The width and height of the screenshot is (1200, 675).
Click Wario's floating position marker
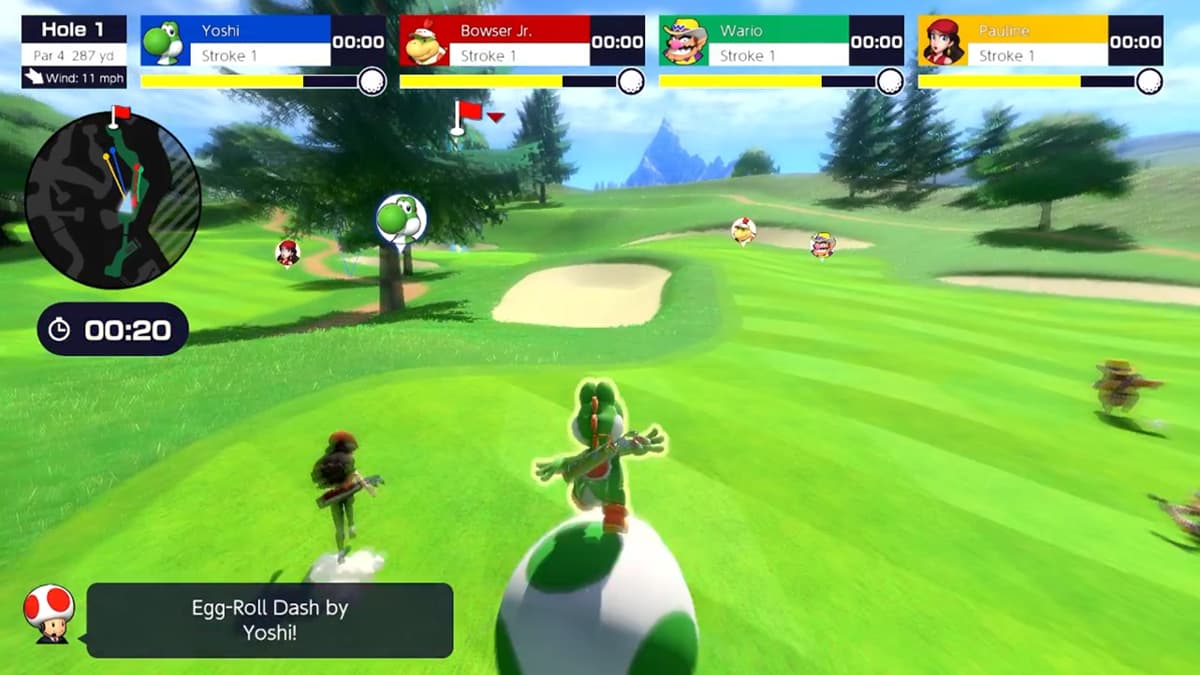click(822, 244)
